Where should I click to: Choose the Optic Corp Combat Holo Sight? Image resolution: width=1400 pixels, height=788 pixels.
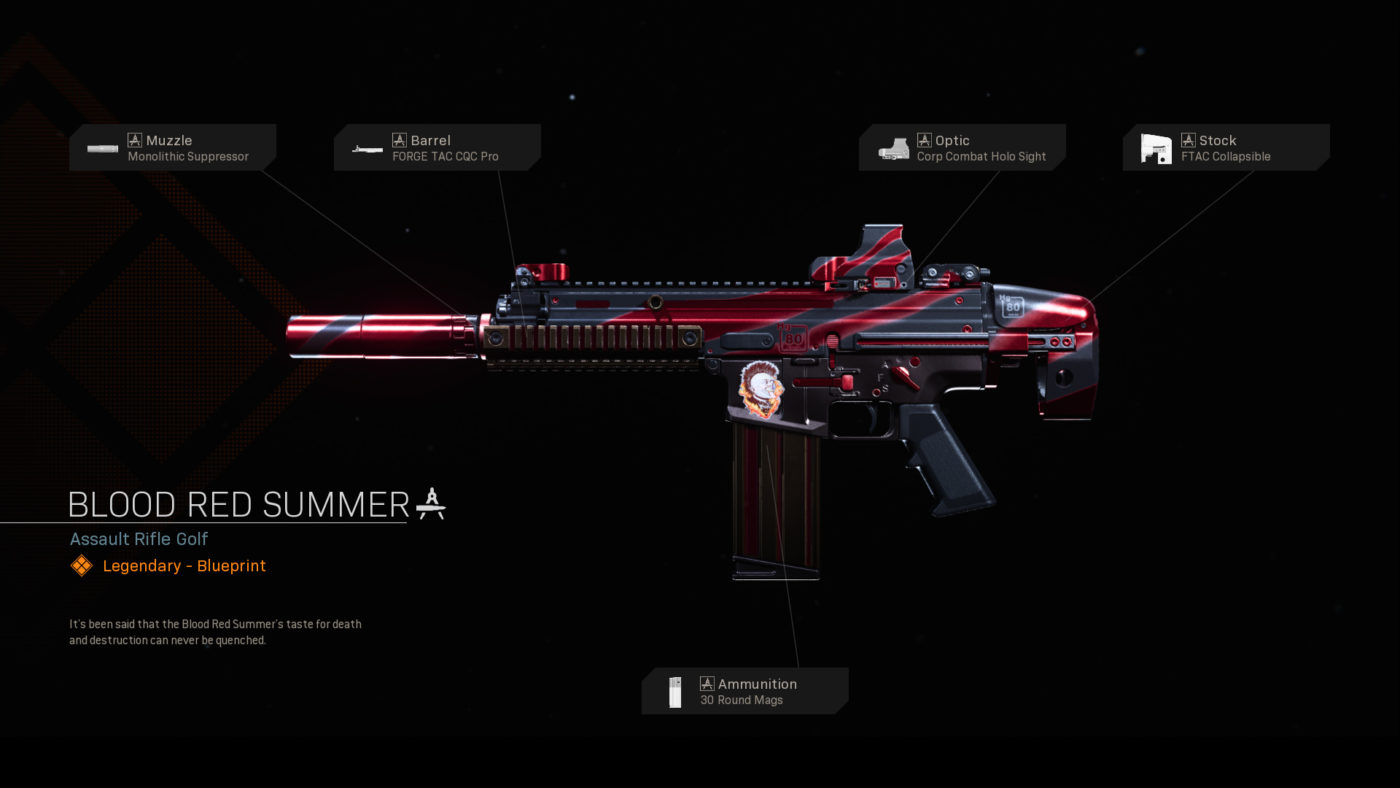pyautogui.click(x=962, y=148)
